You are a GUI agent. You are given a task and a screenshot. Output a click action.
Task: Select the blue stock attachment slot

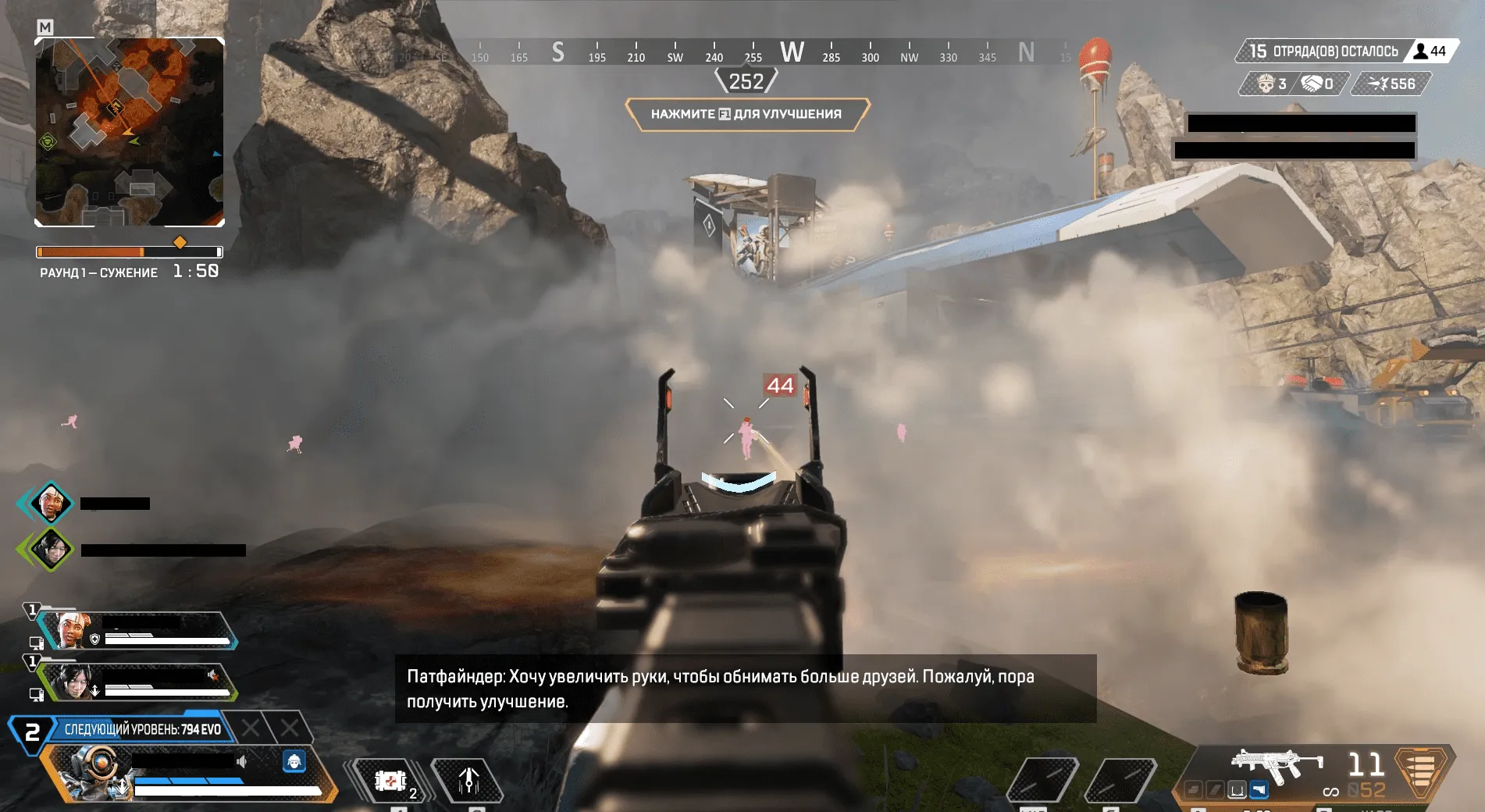click(x=1259, y=790)
